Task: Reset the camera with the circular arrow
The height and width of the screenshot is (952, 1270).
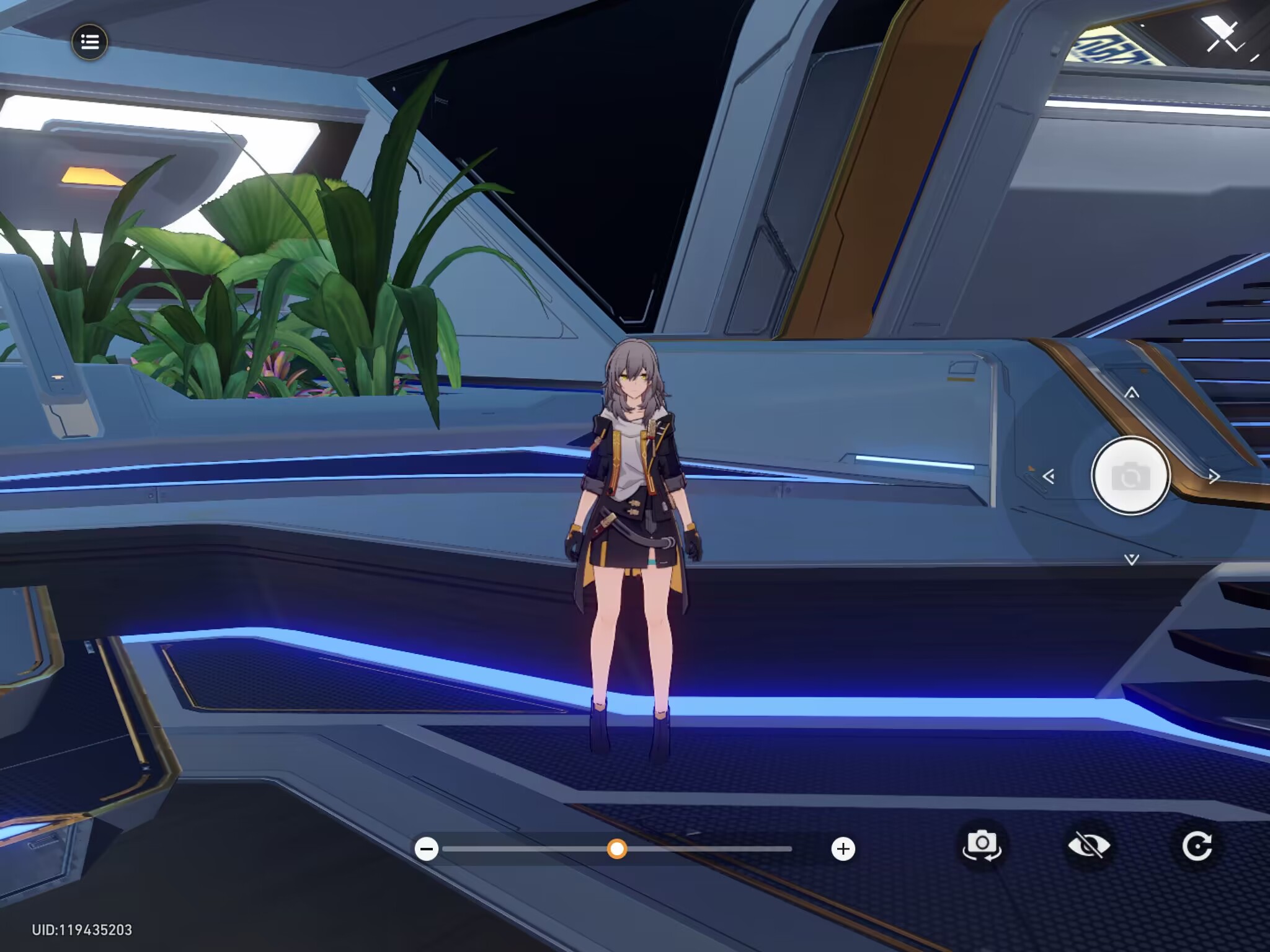Action: [x=1196, y=846]
